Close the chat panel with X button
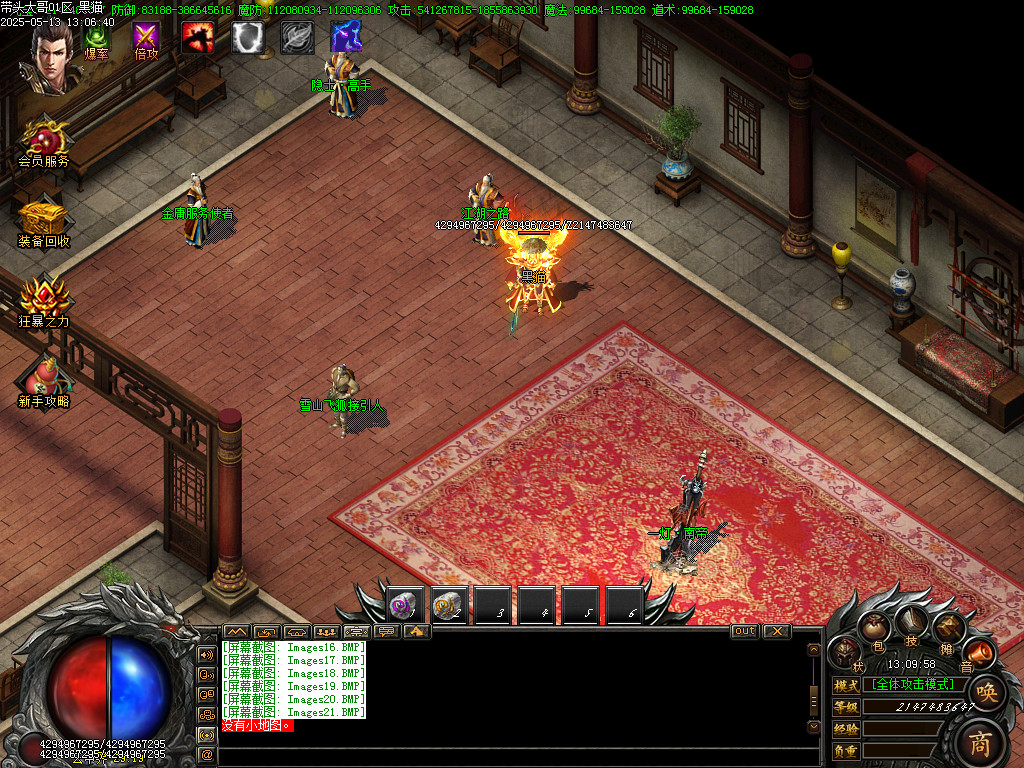Screen dimensions: 1024x768 [777, 631]
